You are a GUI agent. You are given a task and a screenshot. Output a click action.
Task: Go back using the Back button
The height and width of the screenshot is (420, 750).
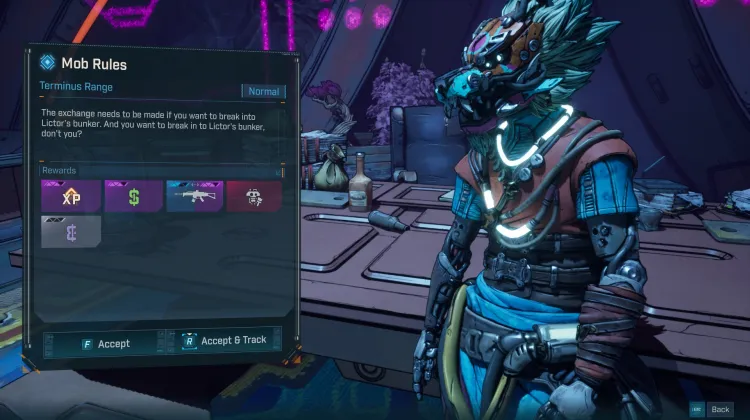click(713, 409)
